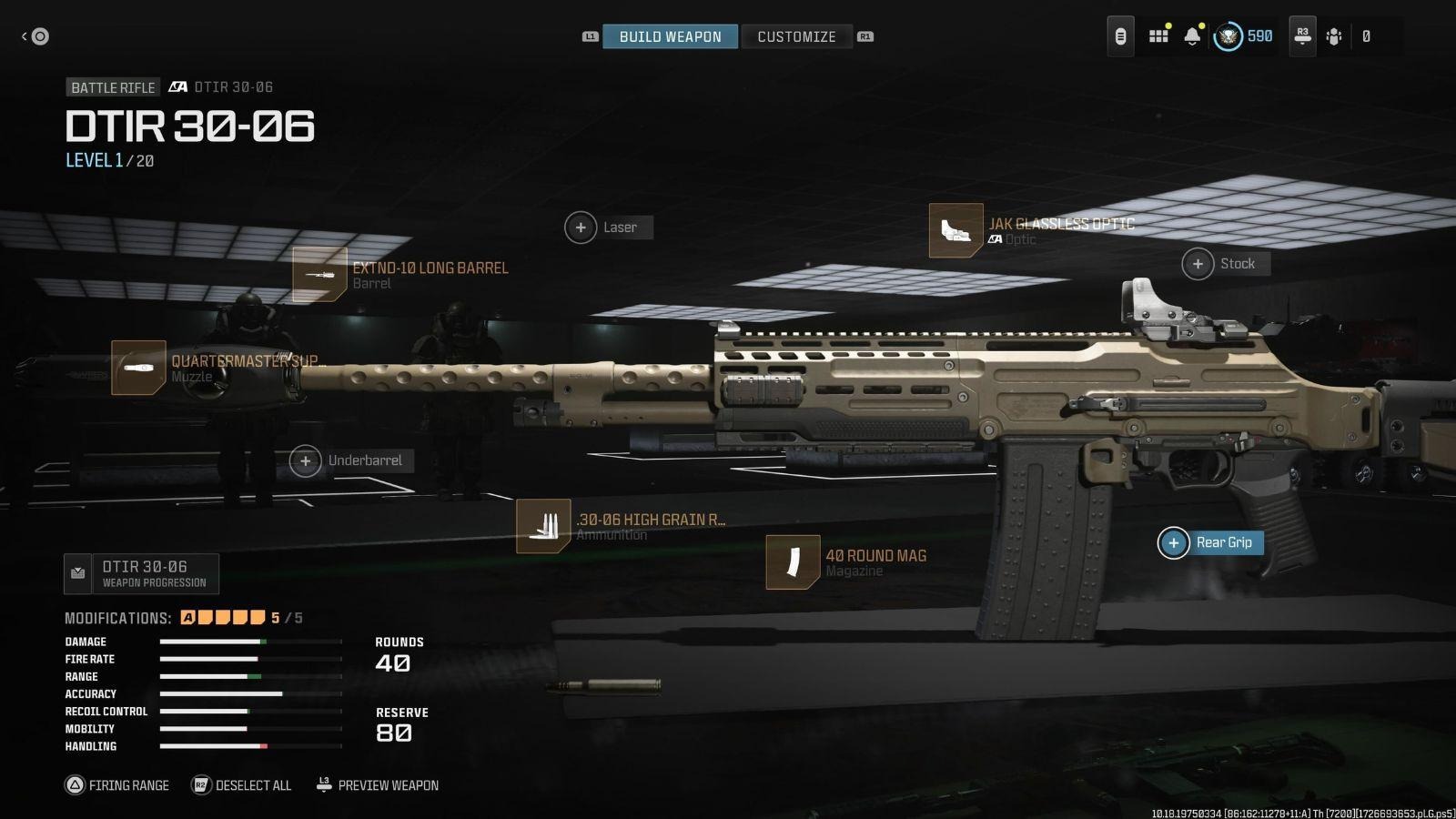Preview the weapon
The image size is (1456, 819).
click(378, 785)
